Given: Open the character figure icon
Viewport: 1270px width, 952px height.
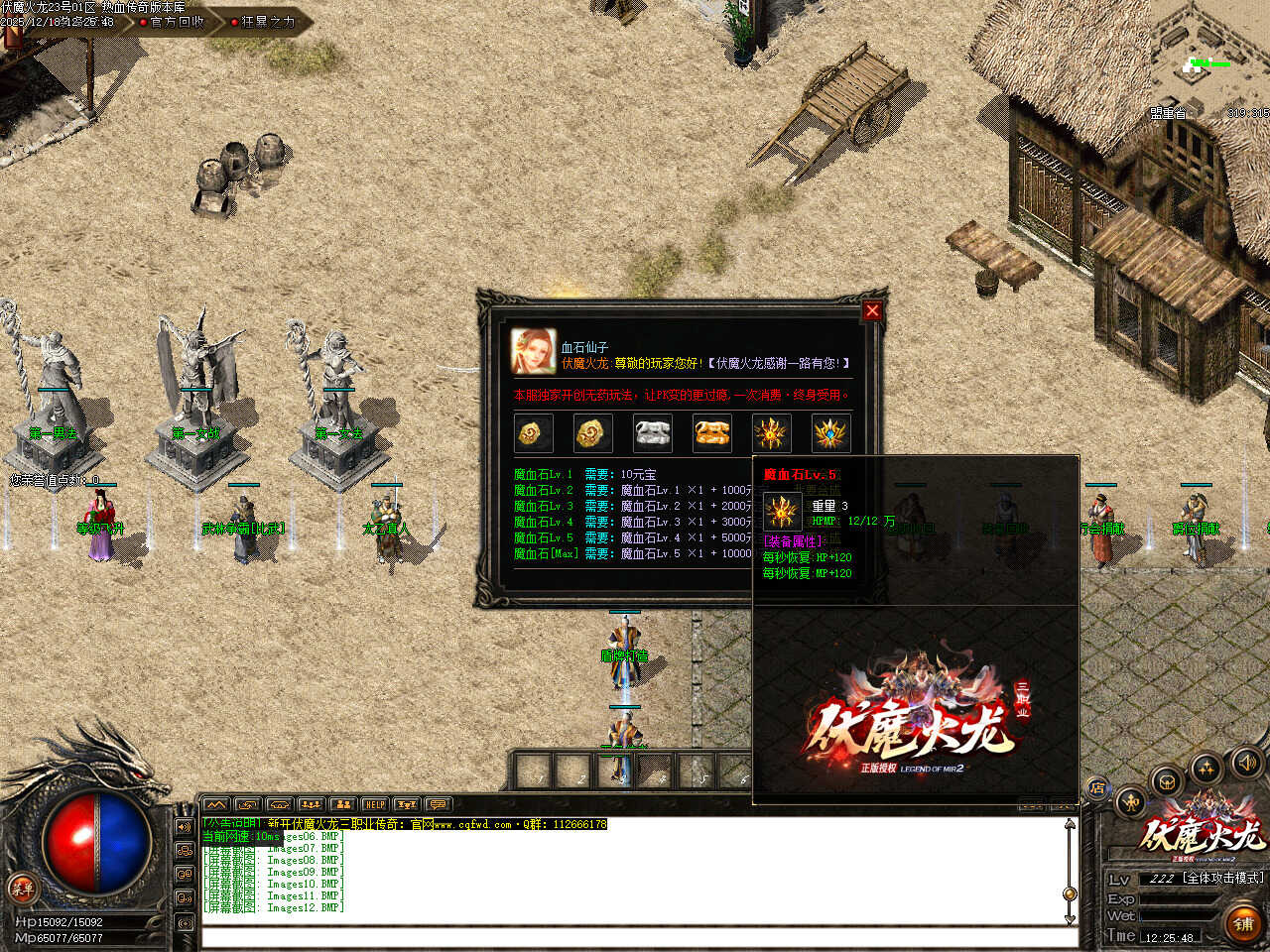Looking at the screenshot, I should 1130,802.
